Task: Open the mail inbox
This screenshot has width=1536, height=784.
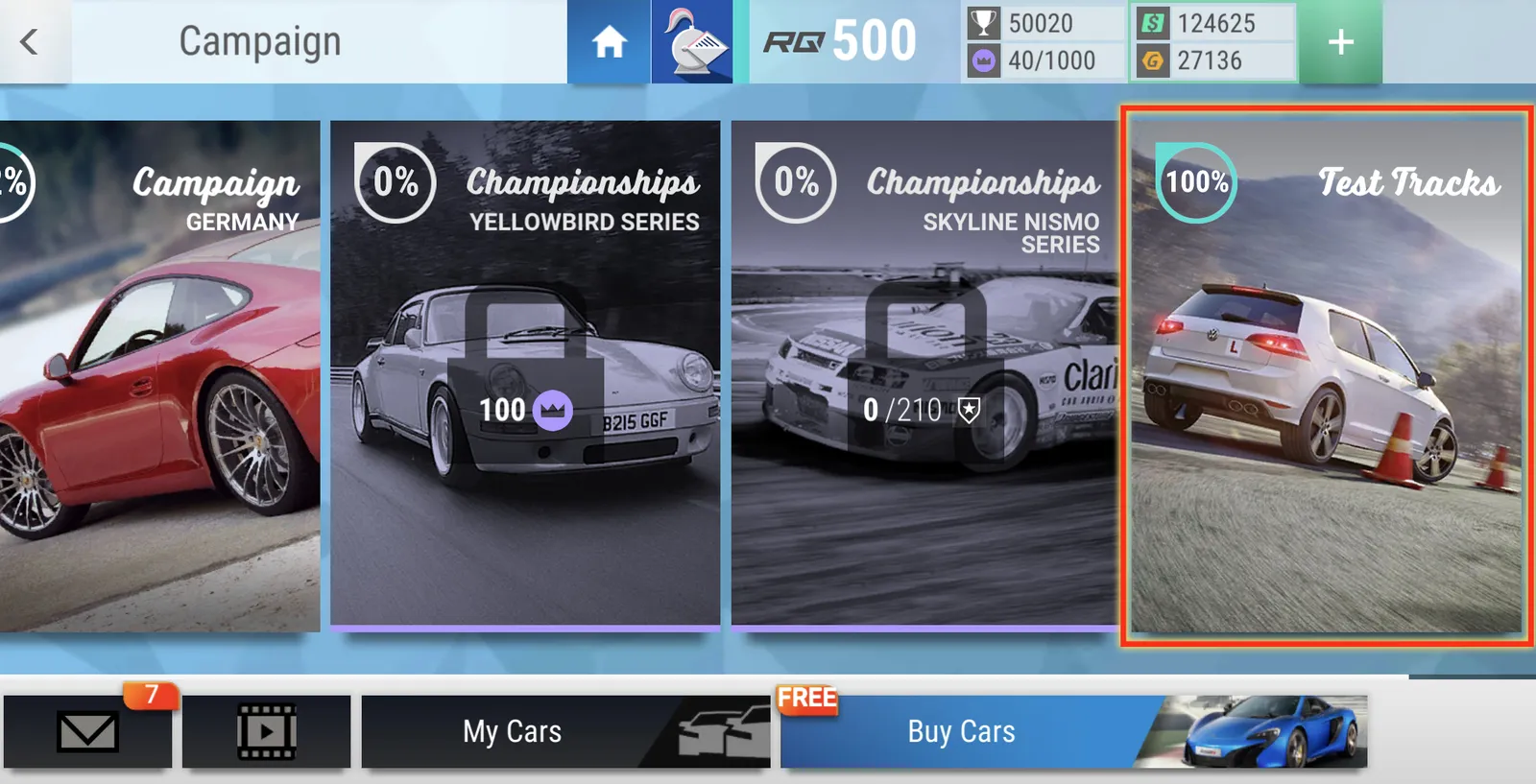Action: click(x=87, y=731)
